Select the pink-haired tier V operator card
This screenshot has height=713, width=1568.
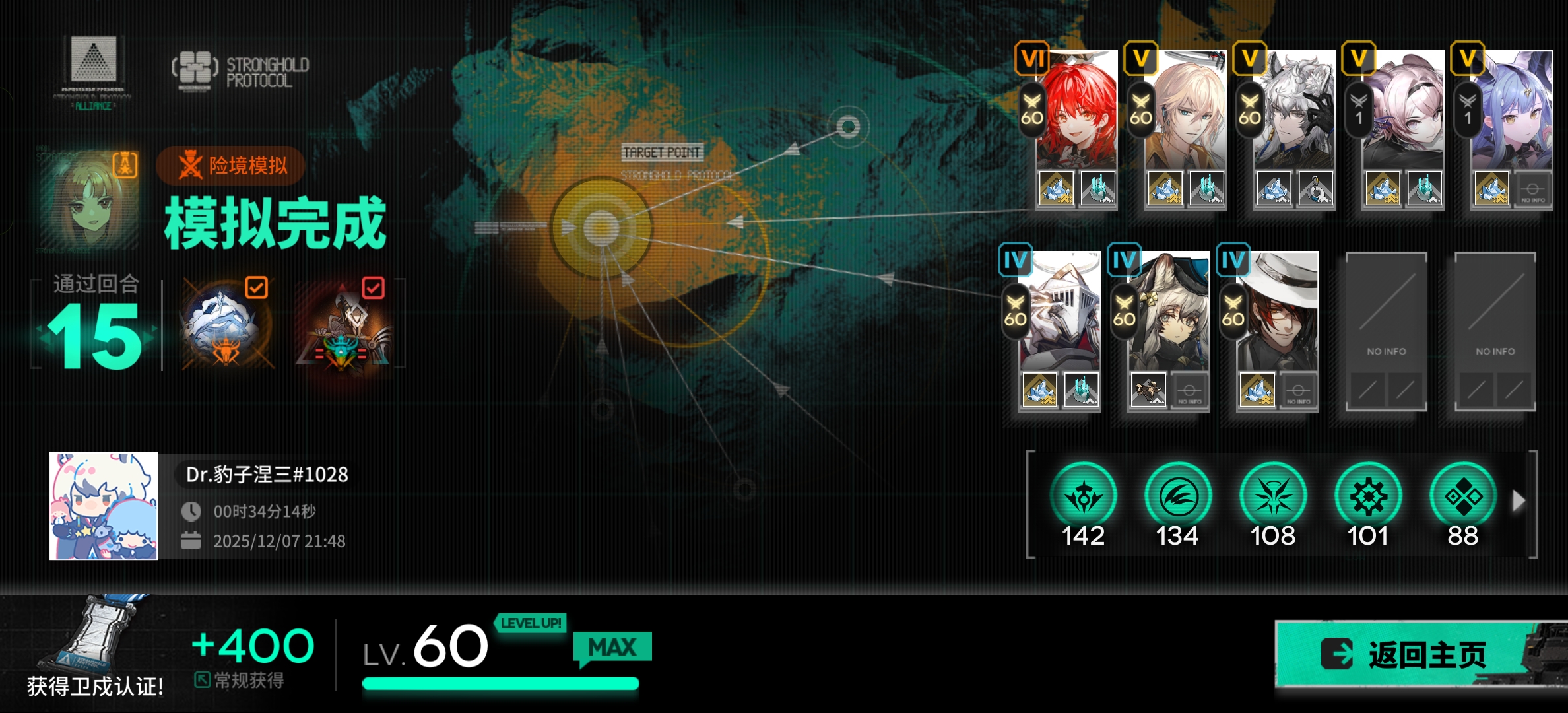[x=1403, y=112]
